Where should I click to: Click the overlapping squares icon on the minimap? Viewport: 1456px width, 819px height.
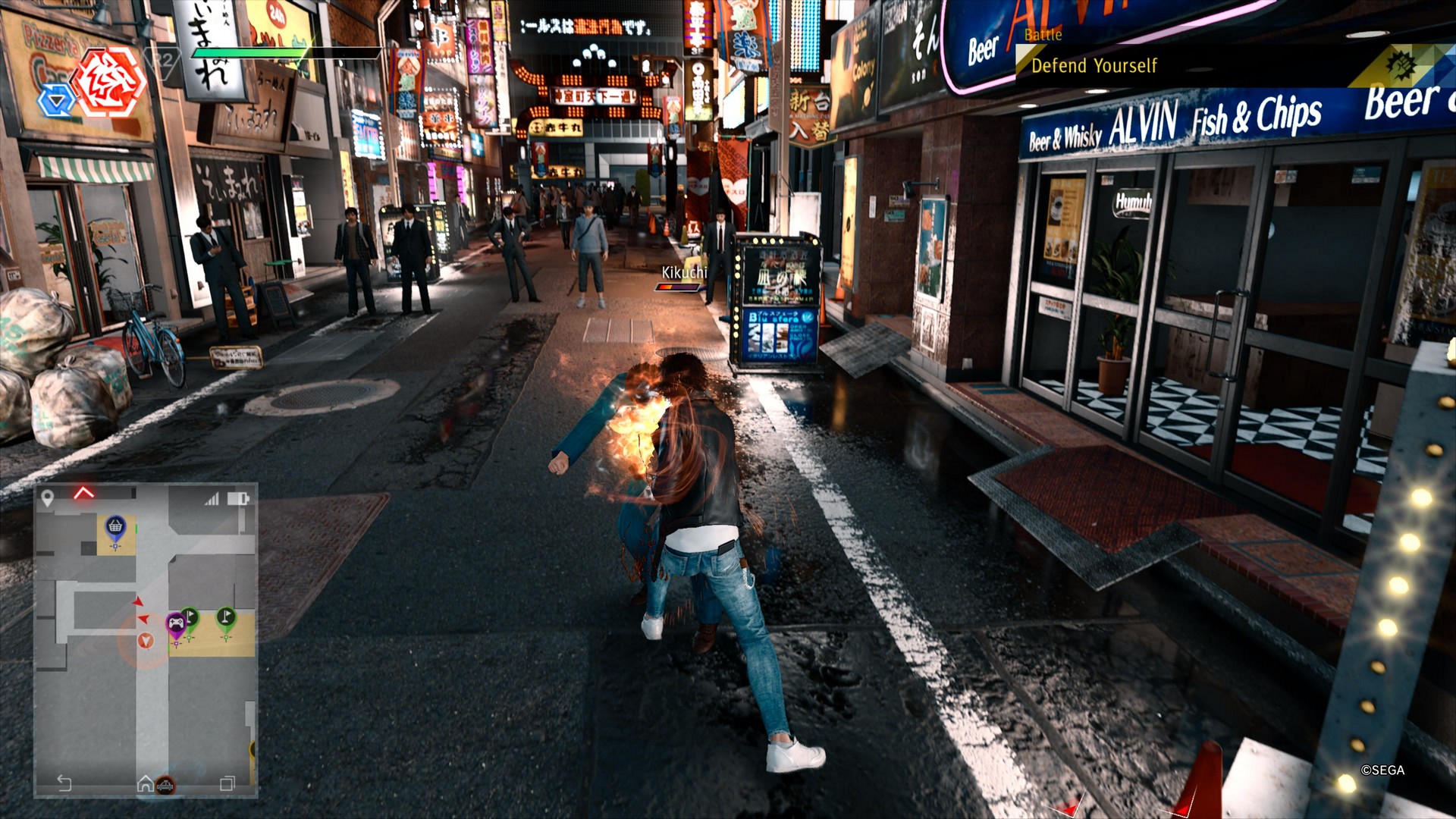point(227,783)
